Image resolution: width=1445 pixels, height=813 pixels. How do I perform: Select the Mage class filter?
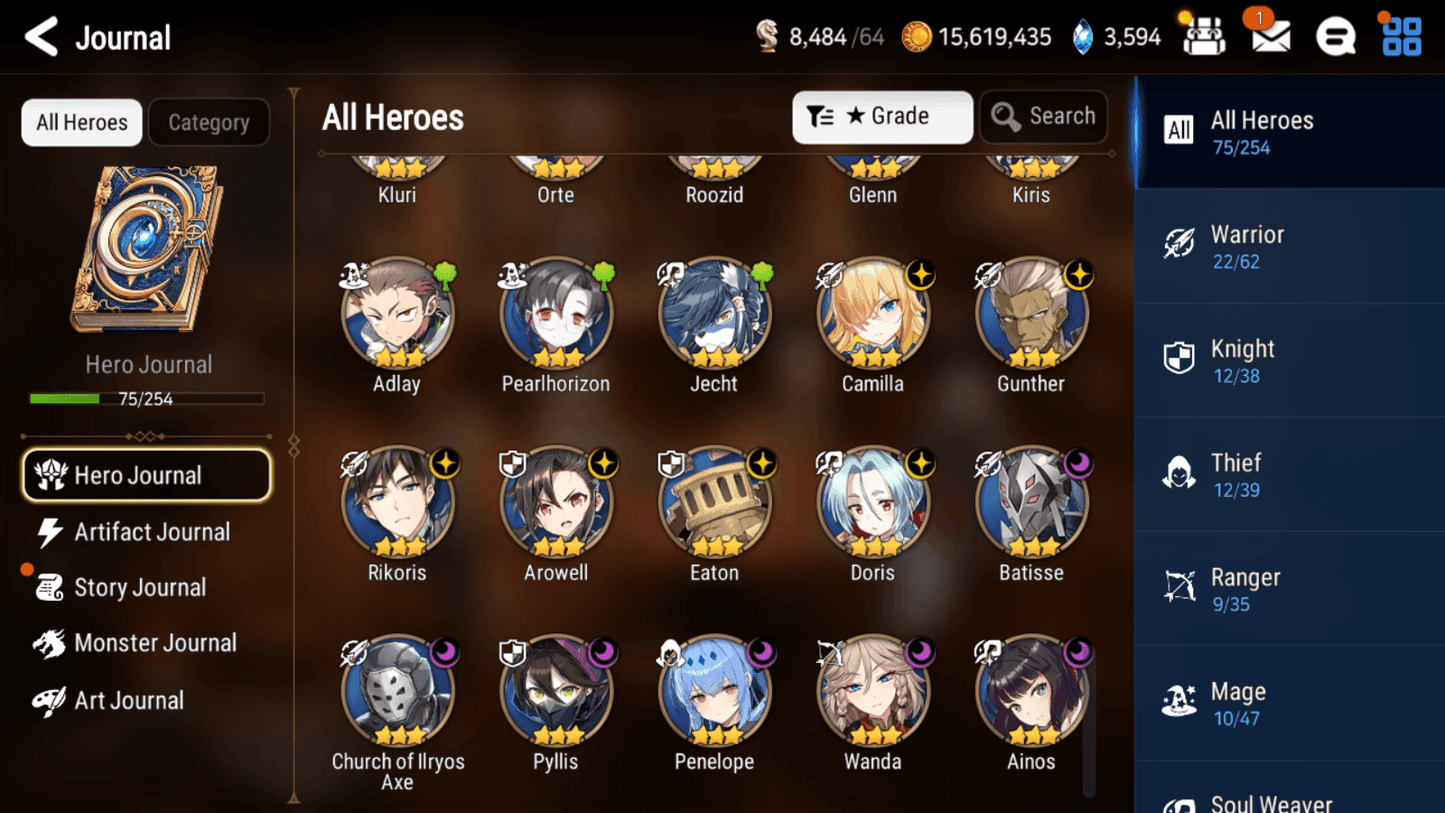pos(1289,703)
